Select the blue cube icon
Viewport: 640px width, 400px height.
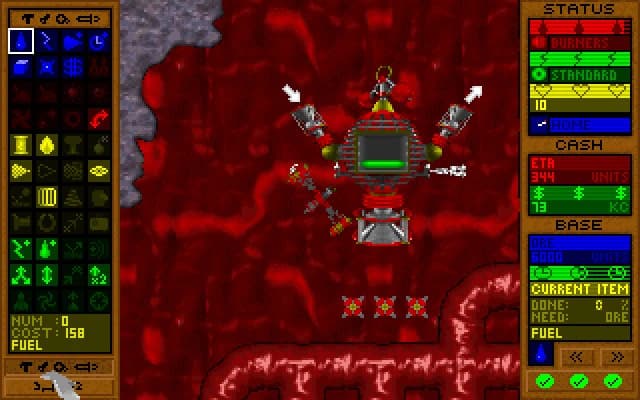[x=21, y=67]
